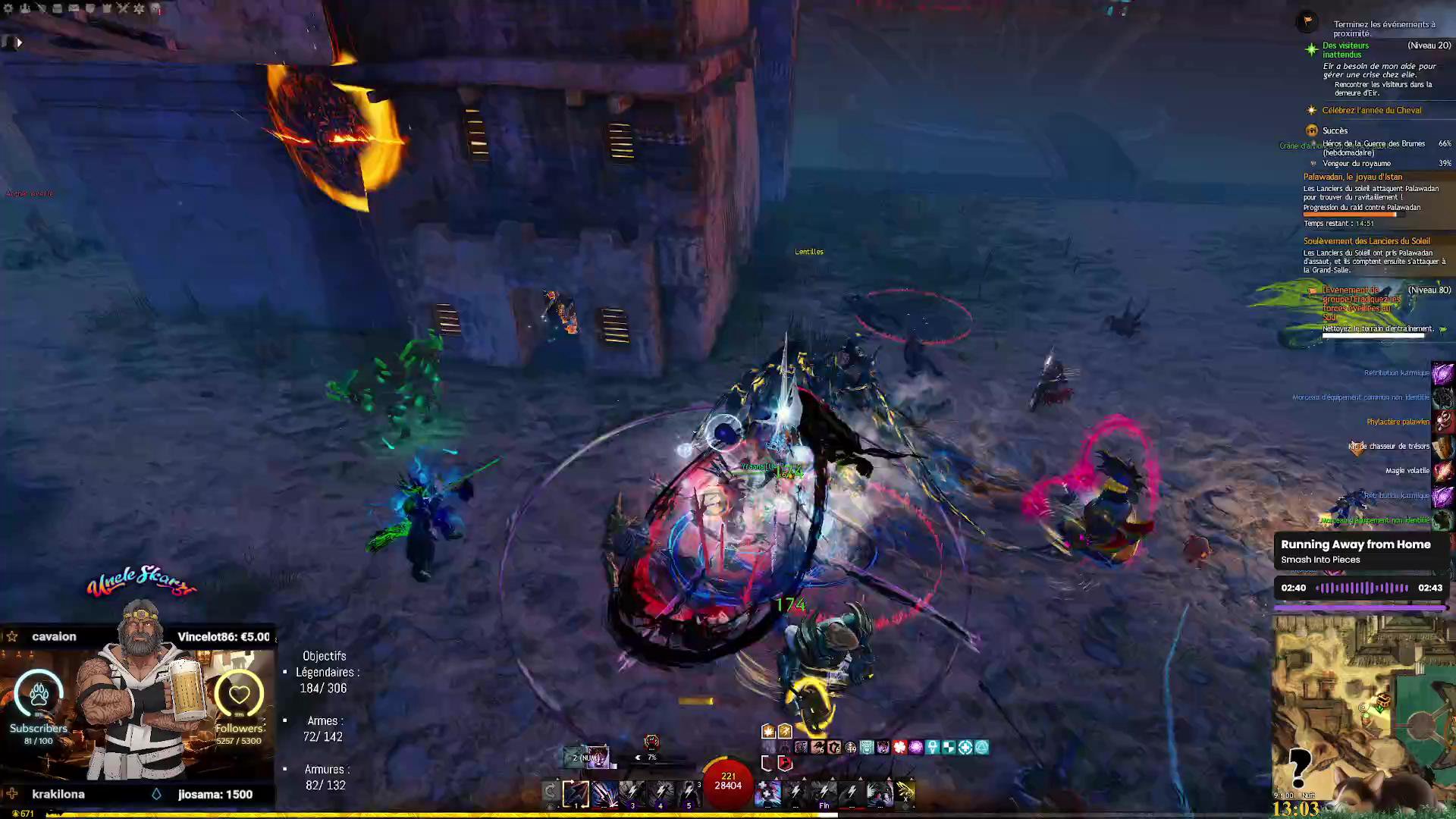Viewport: 1456px width, 819px height.
Task: Activate the golden mount skill icon
Action: tap(906, 793)
